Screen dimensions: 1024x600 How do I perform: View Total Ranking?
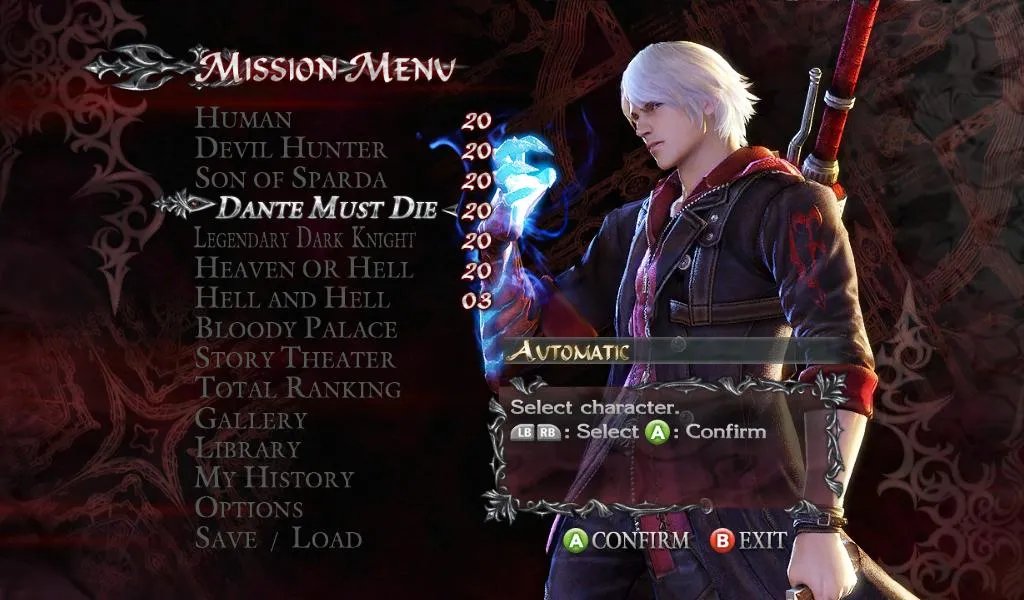[x=297, y=388]
